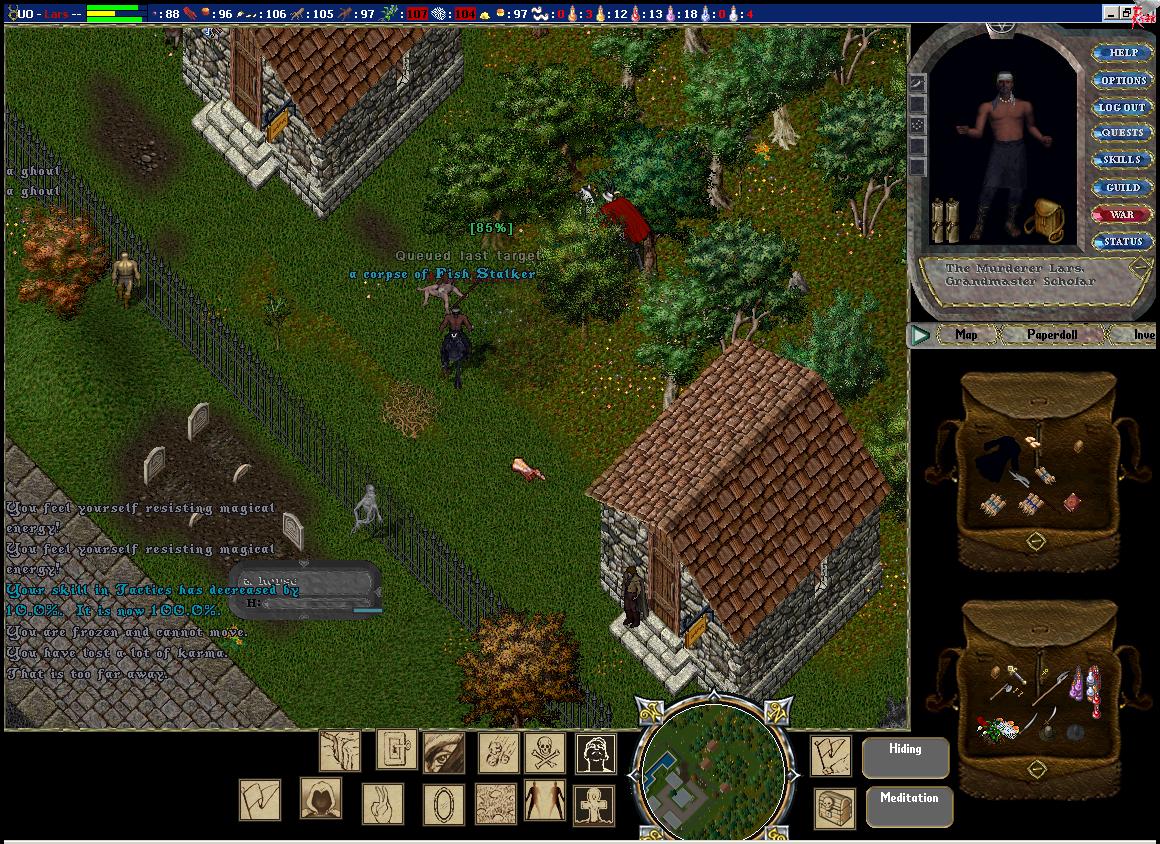
Task: Show the Skills list
Action: pyautogui.click(x=1122, y=160)
